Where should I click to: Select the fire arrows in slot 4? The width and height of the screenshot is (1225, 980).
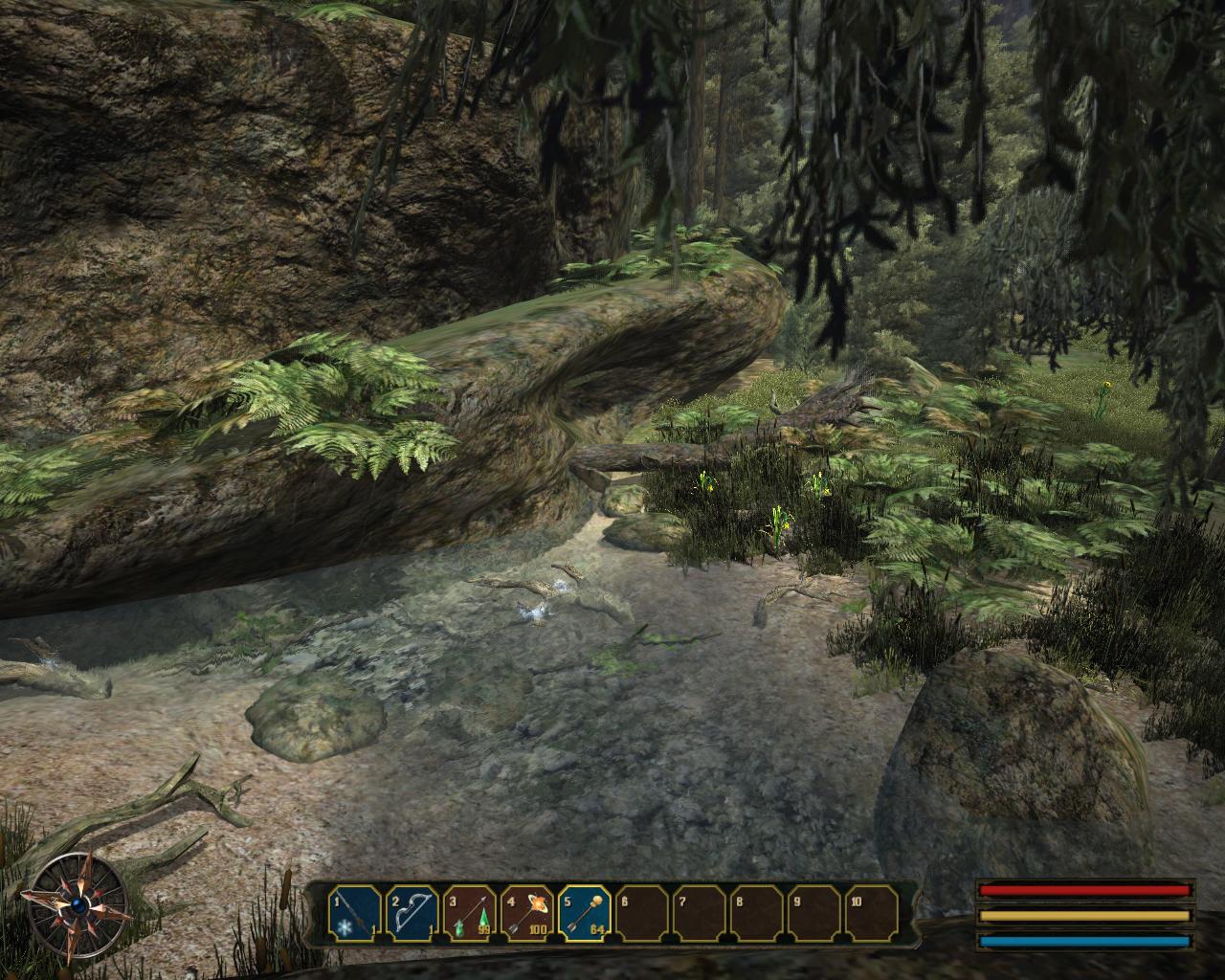[x=527, y=913]
